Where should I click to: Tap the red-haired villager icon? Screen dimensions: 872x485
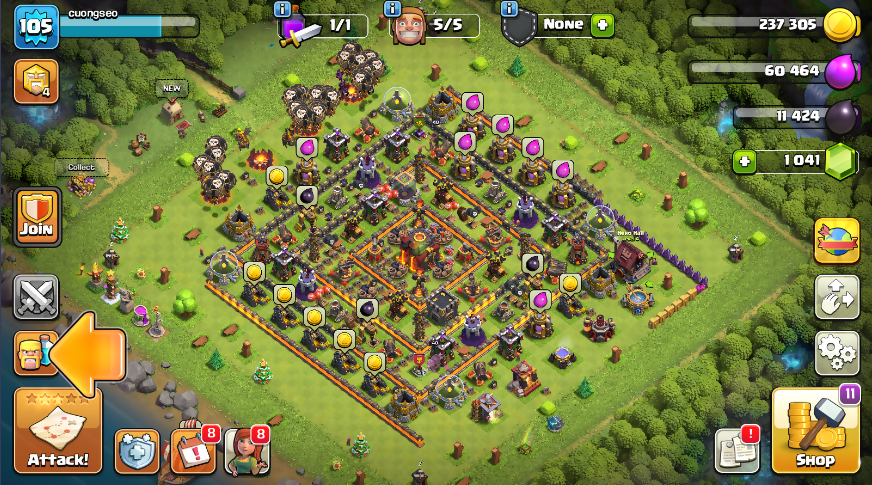[x=246, y=451]
